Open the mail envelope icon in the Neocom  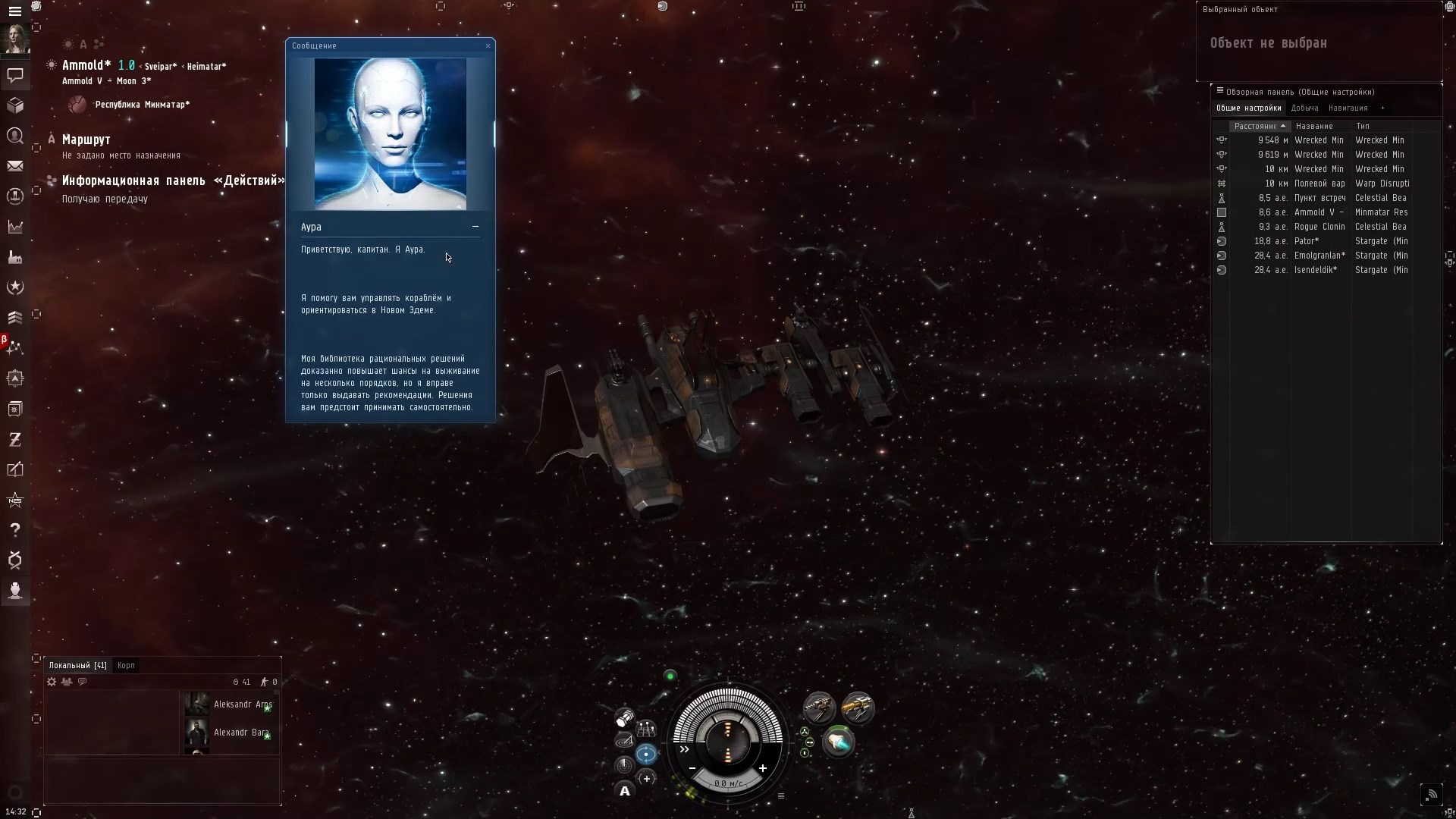[x=15, y=166]
